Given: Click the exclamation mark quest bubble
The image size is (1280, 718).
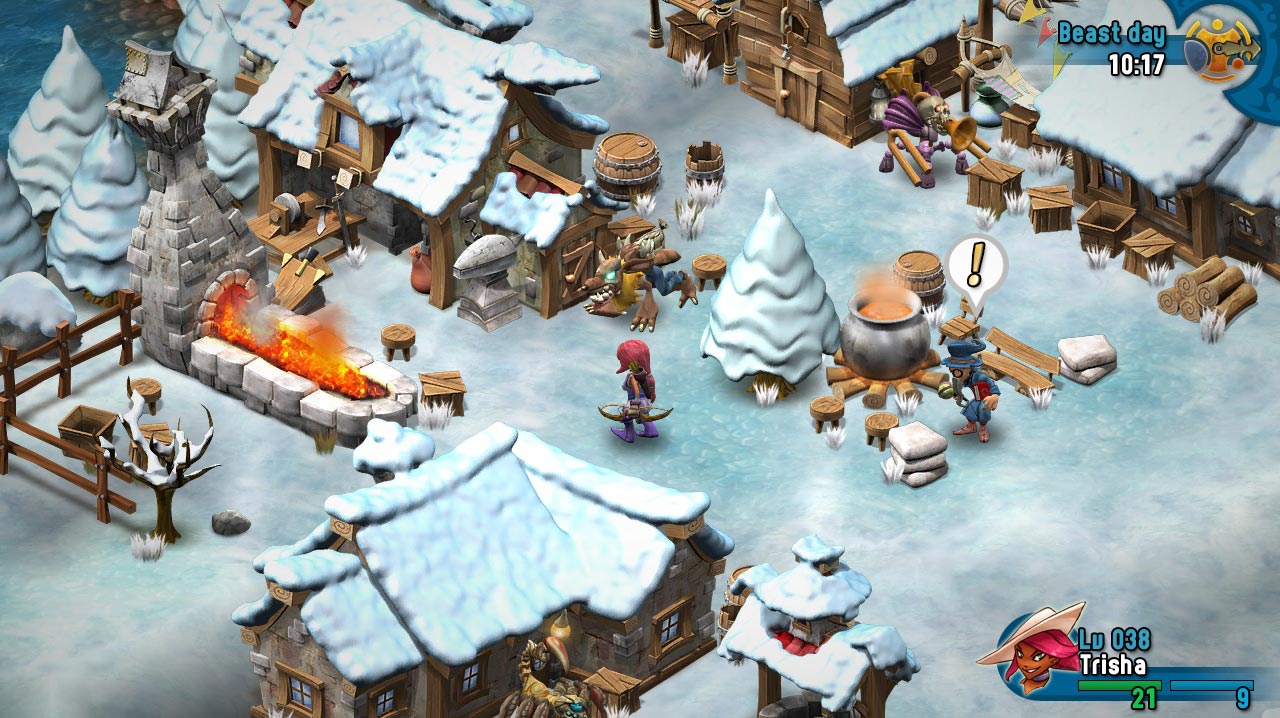Looking at the screenshot, I should point(976,265).
